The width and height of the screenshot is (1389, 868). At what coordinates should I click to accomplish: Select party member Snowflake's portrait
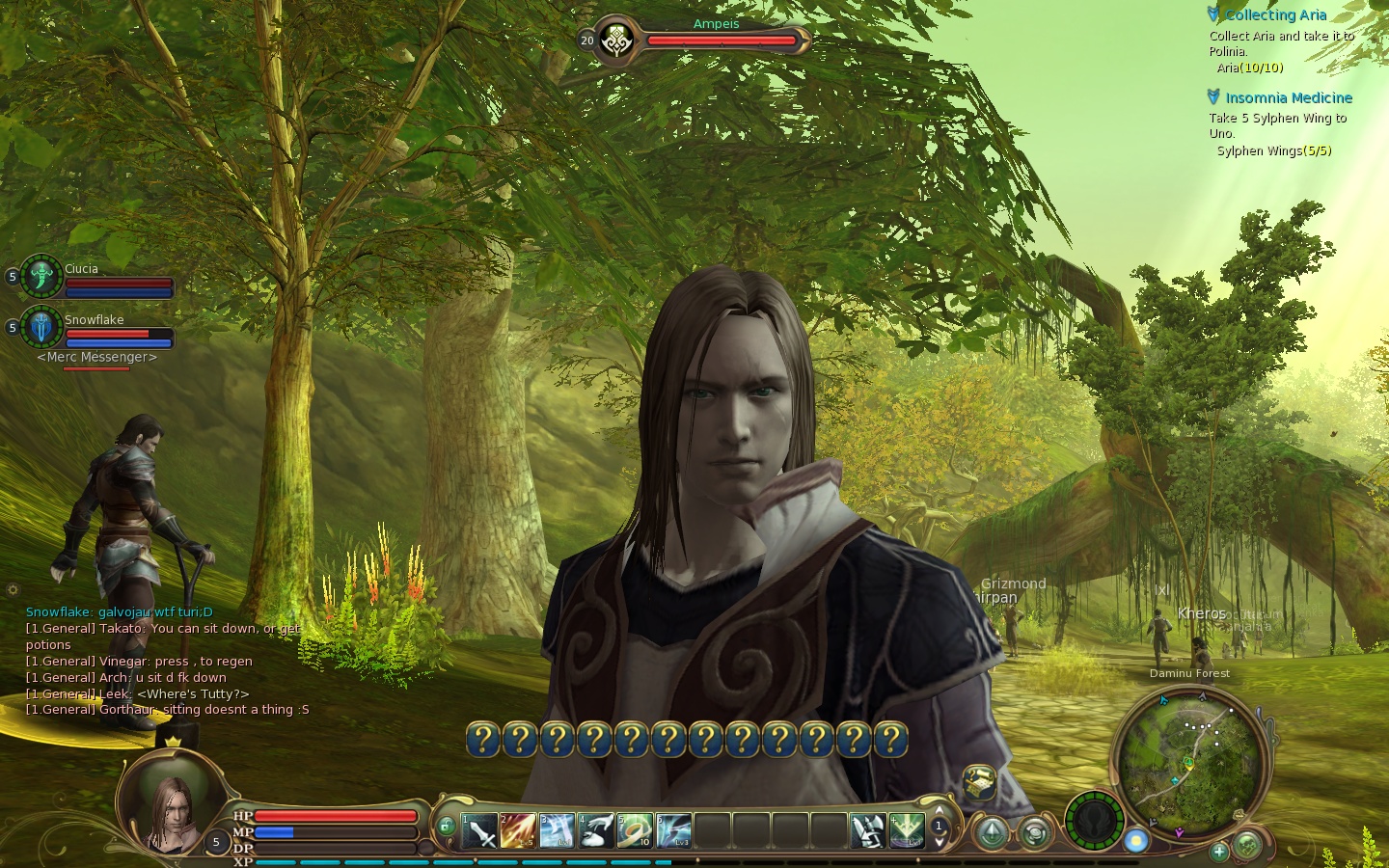click(x=41, y=328)
